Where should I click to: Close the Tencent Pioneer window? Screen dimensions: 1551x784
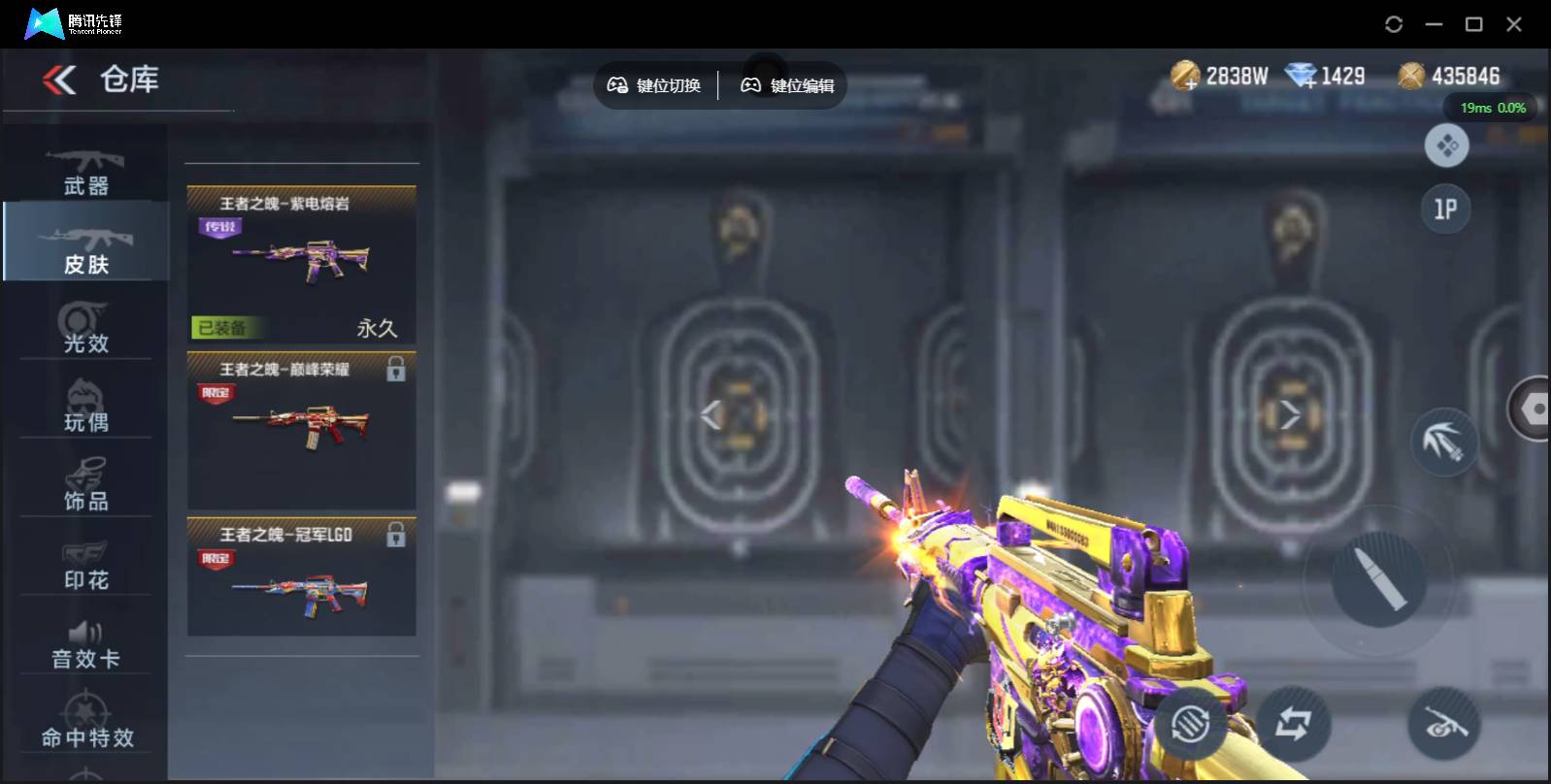pyautogui.click(x=1513, y=24)
